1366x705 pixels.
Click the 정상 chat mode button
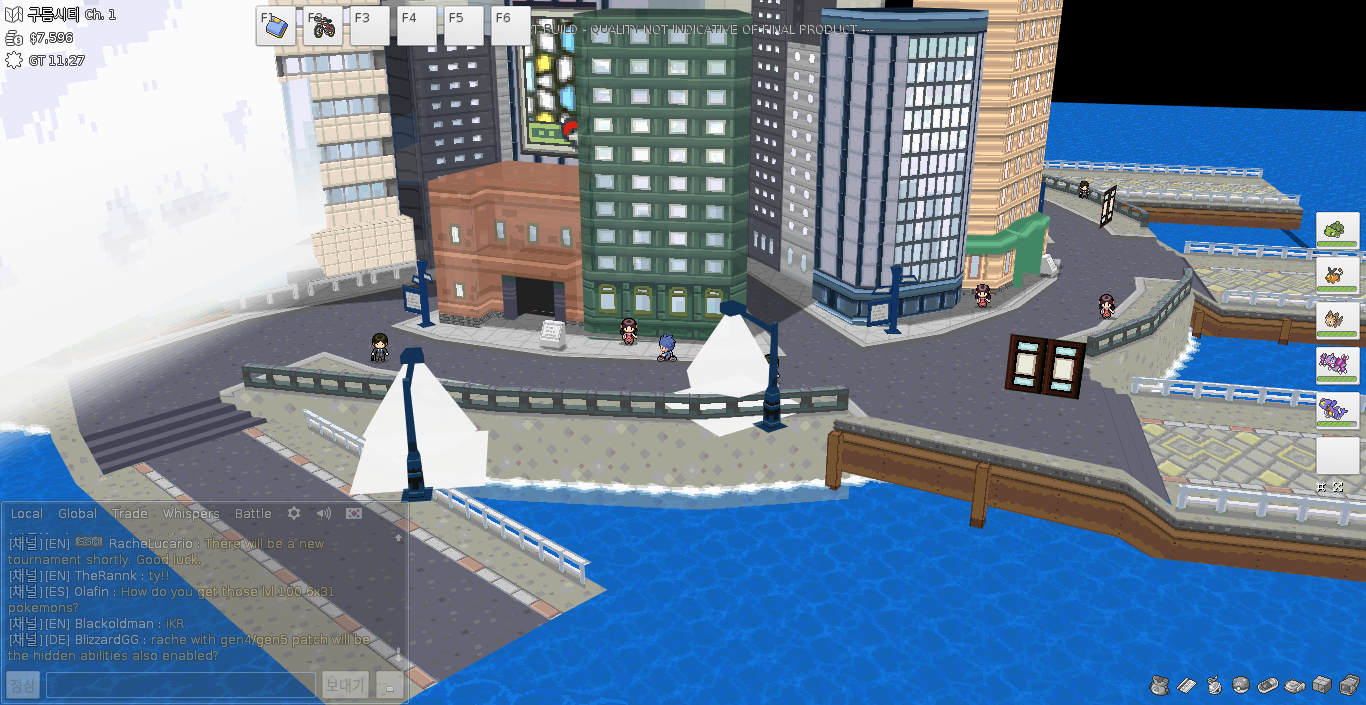click(x=23, y=685)
